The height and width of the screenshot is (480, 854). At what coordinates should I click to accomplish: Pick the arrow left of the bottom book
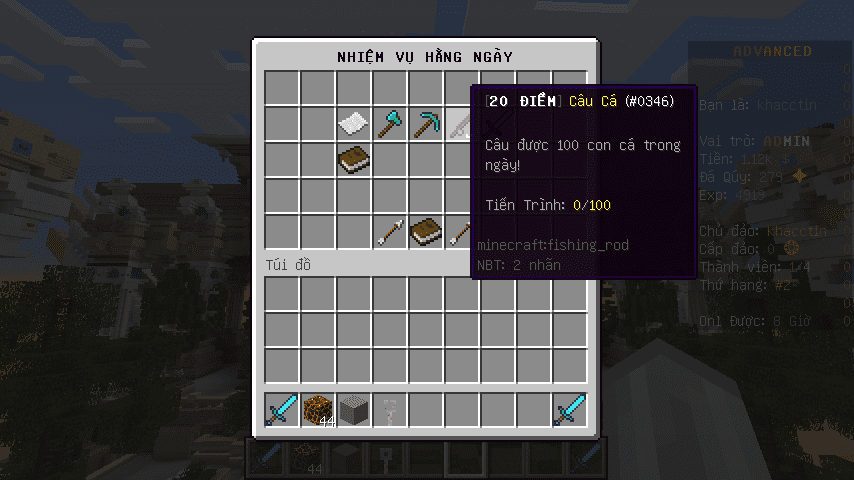pos(390,232)
